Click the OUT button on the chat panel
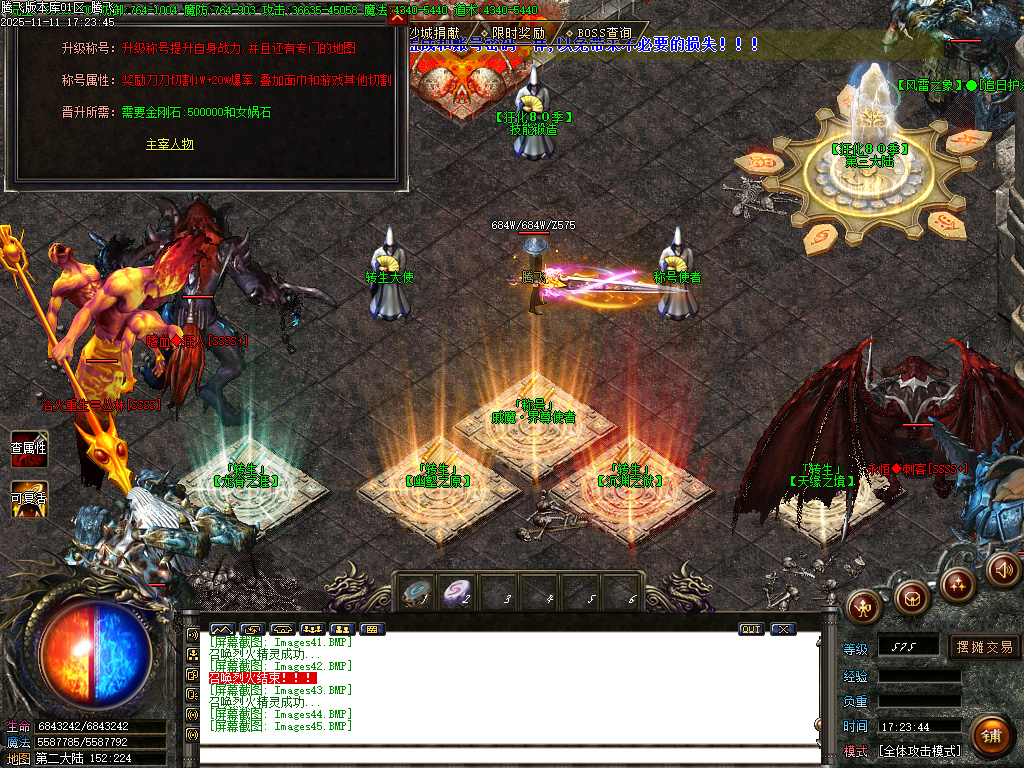 coord(751,629)
